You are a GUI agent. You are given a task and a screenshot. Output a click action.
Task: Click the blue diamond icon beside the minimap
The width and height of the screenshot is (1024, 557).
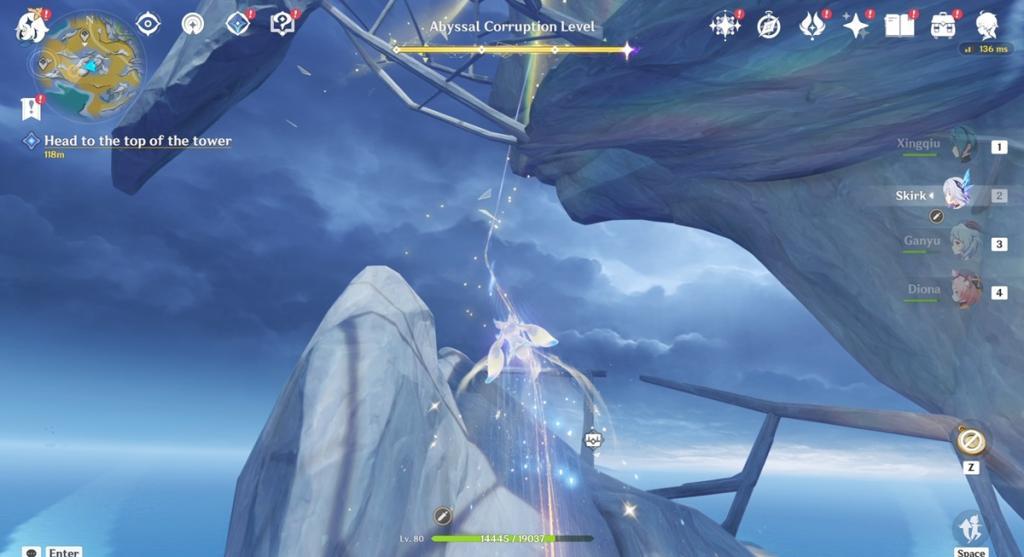pos(238,24)
